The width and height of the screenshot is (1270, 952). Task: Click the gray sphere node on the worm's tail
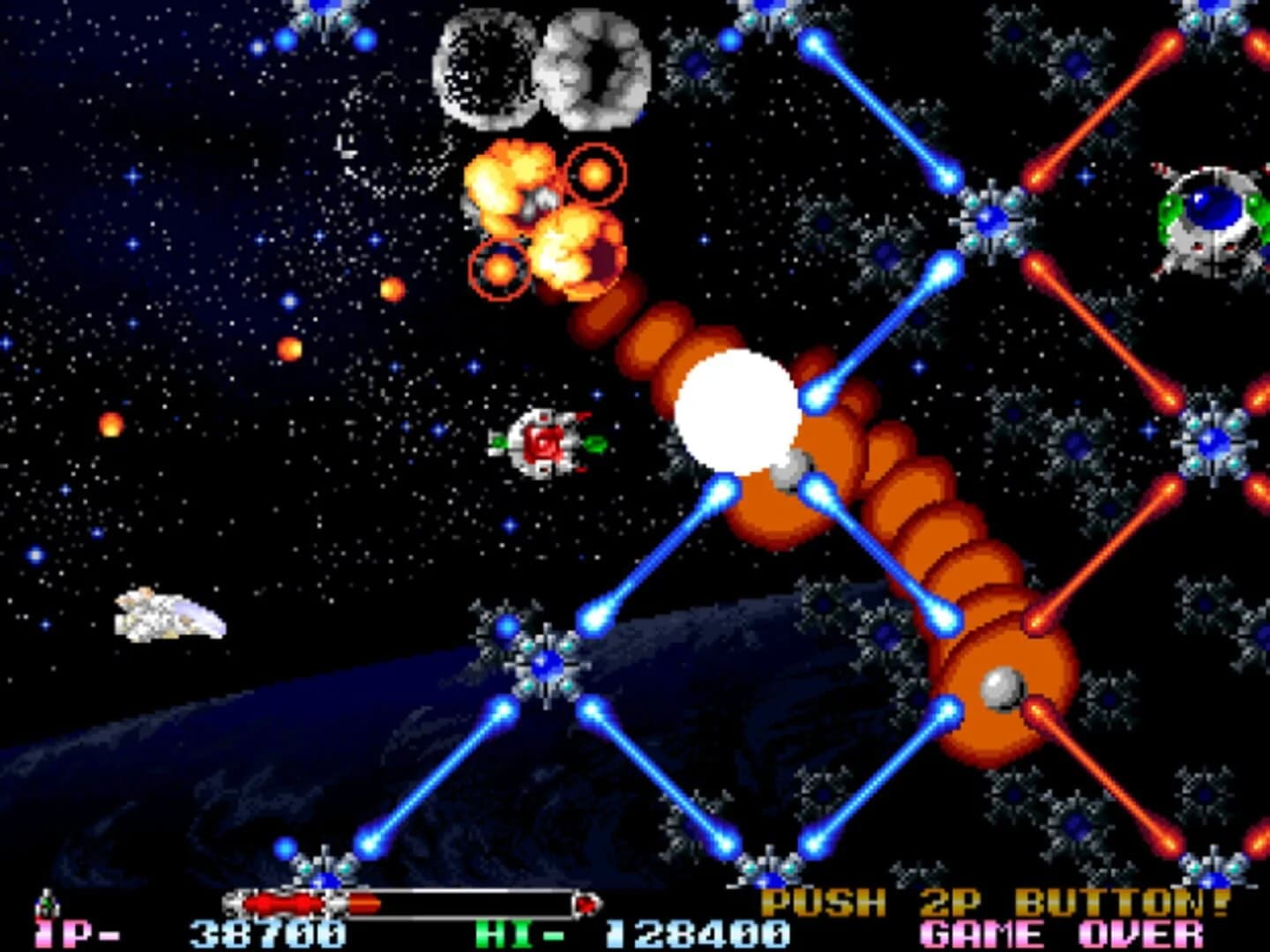1001,688
